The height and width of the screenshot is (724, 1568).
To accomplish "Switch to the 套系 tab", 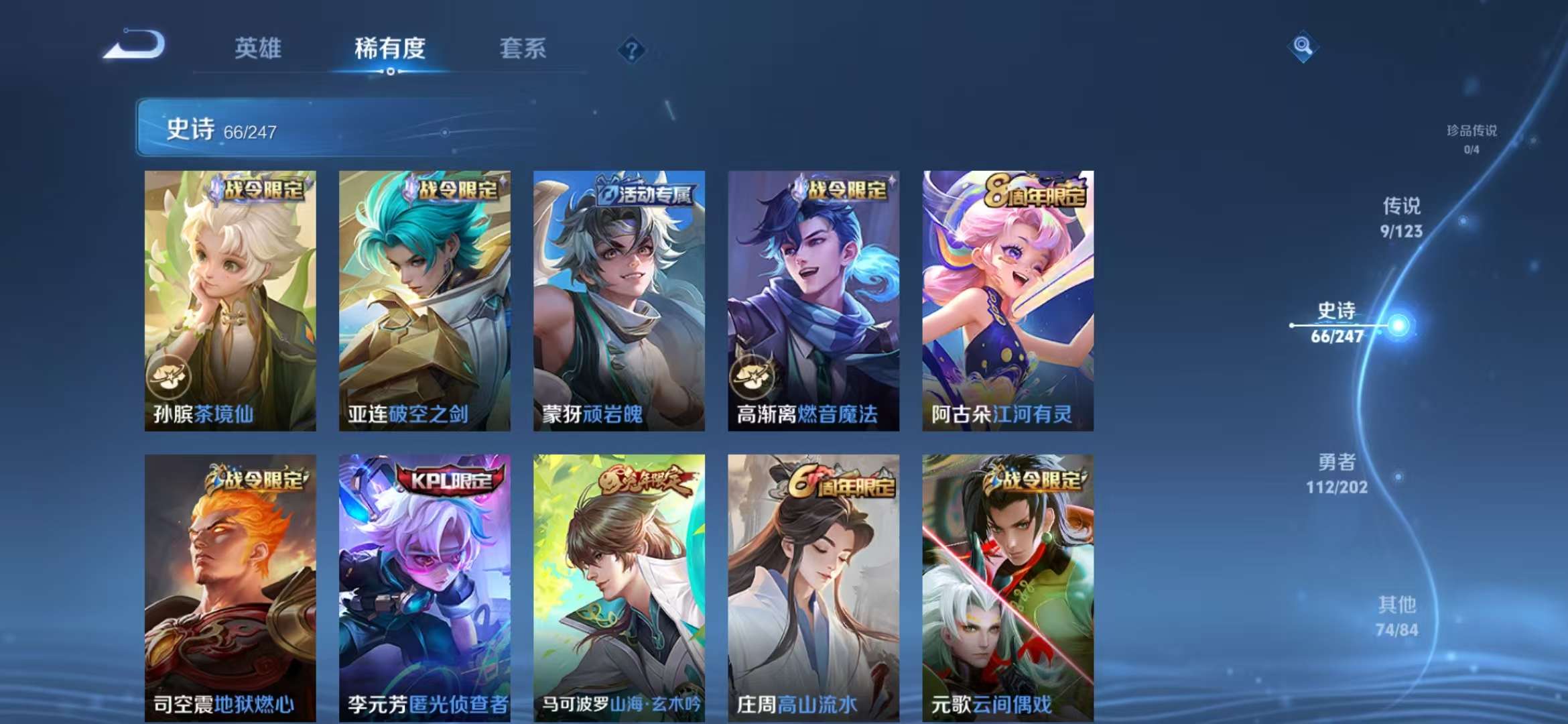I will tap(522, 48).
